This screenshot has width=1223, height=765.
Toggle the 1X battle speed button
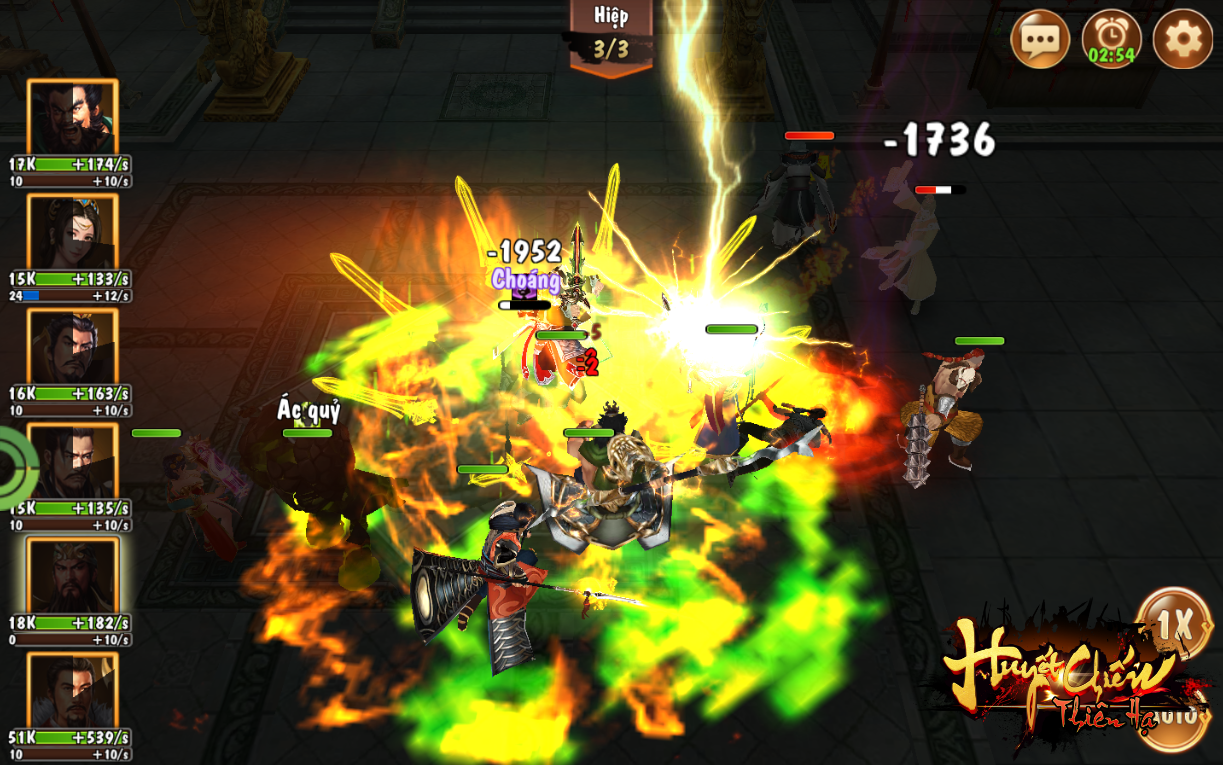pyautogui.click(x=1174, y=626)
